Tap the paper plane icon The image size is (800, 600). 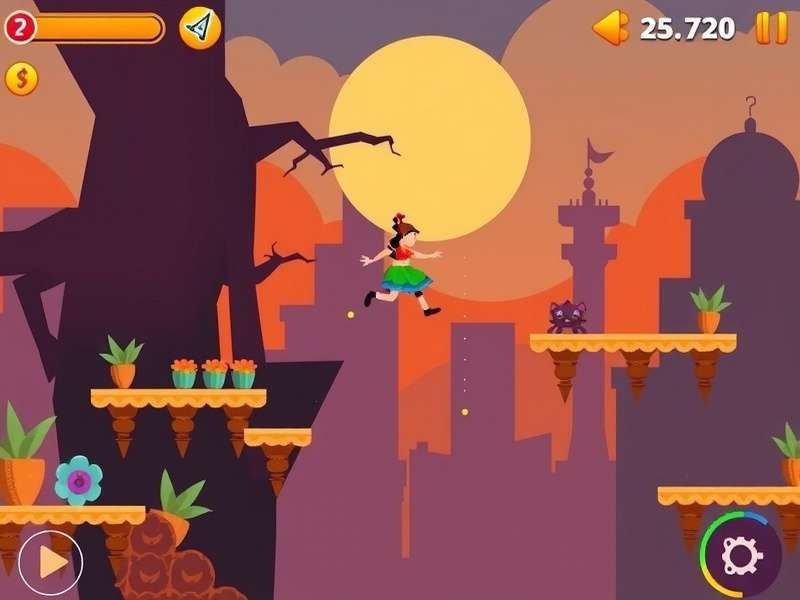point(200,28)
